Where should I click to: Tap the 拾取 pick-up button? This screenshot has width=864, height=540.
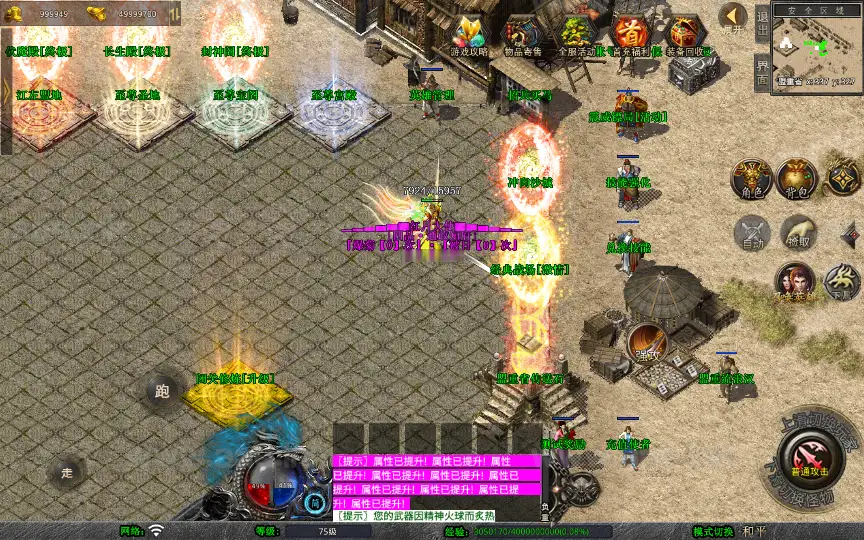click(x=798, y=233)
